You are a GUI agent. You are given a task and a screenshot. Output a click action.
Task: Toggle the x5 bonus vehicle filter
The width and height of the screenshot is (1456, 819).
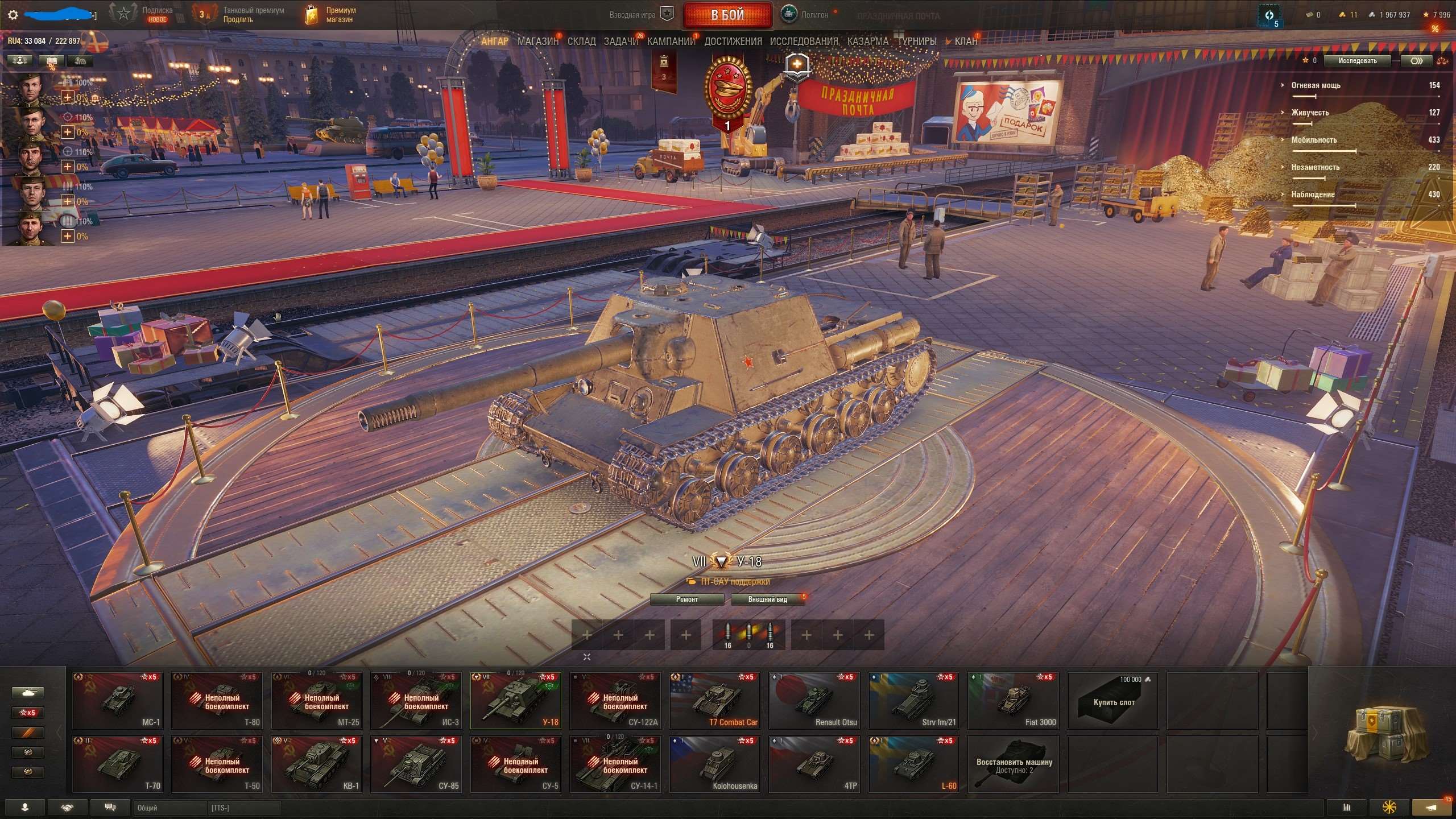coord(28,713)
